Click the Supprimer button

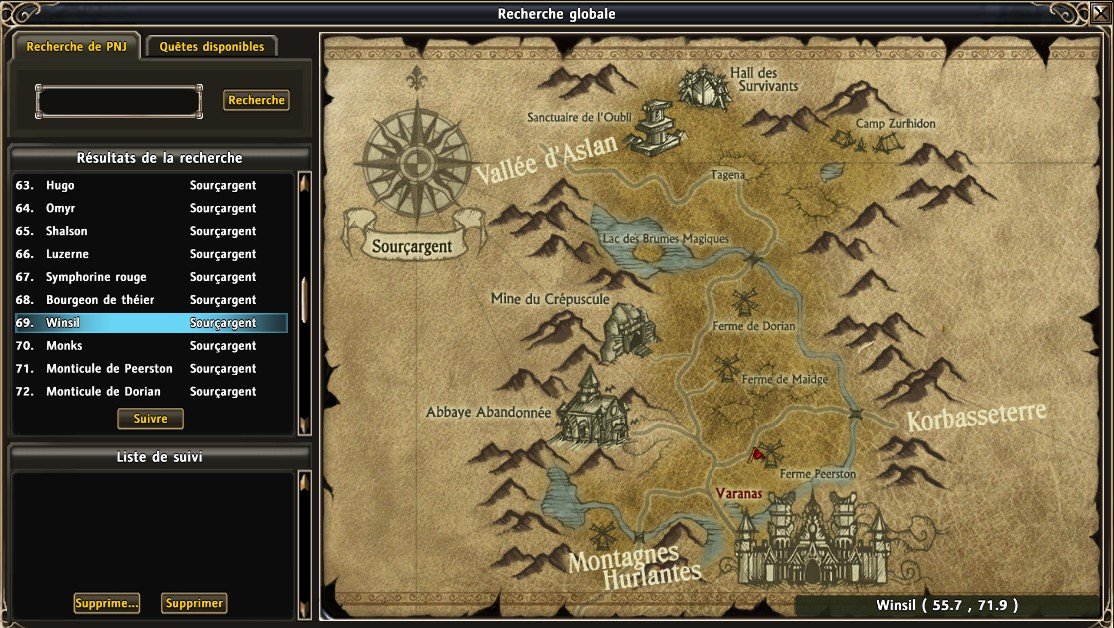(194, 603)
